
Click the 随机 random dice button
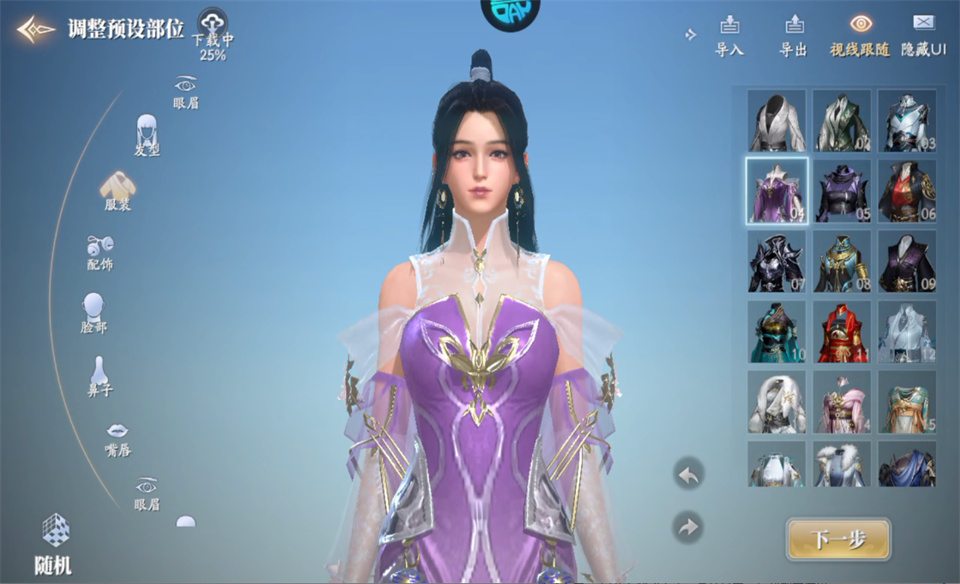(56, 542)
